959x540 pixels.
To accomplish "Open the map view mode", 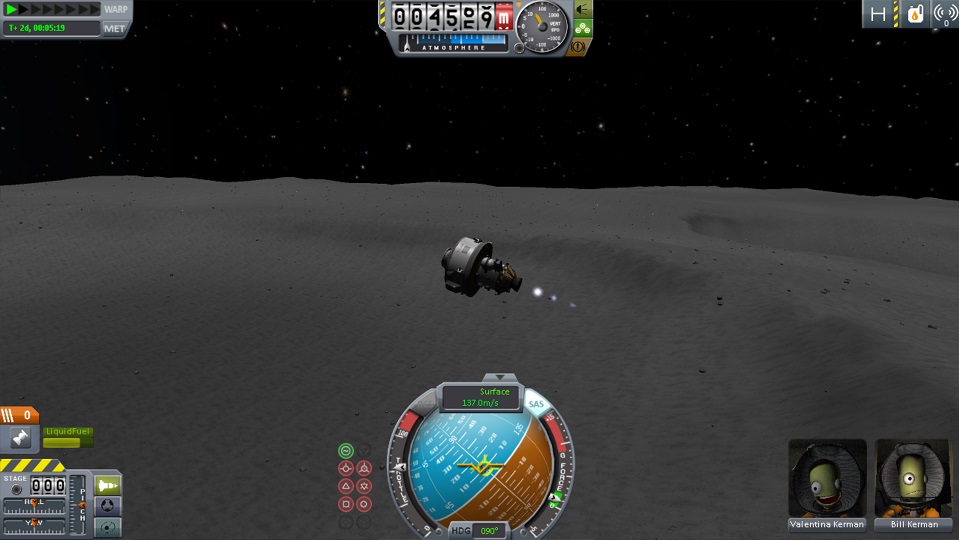I will click(x=108, y=526).
